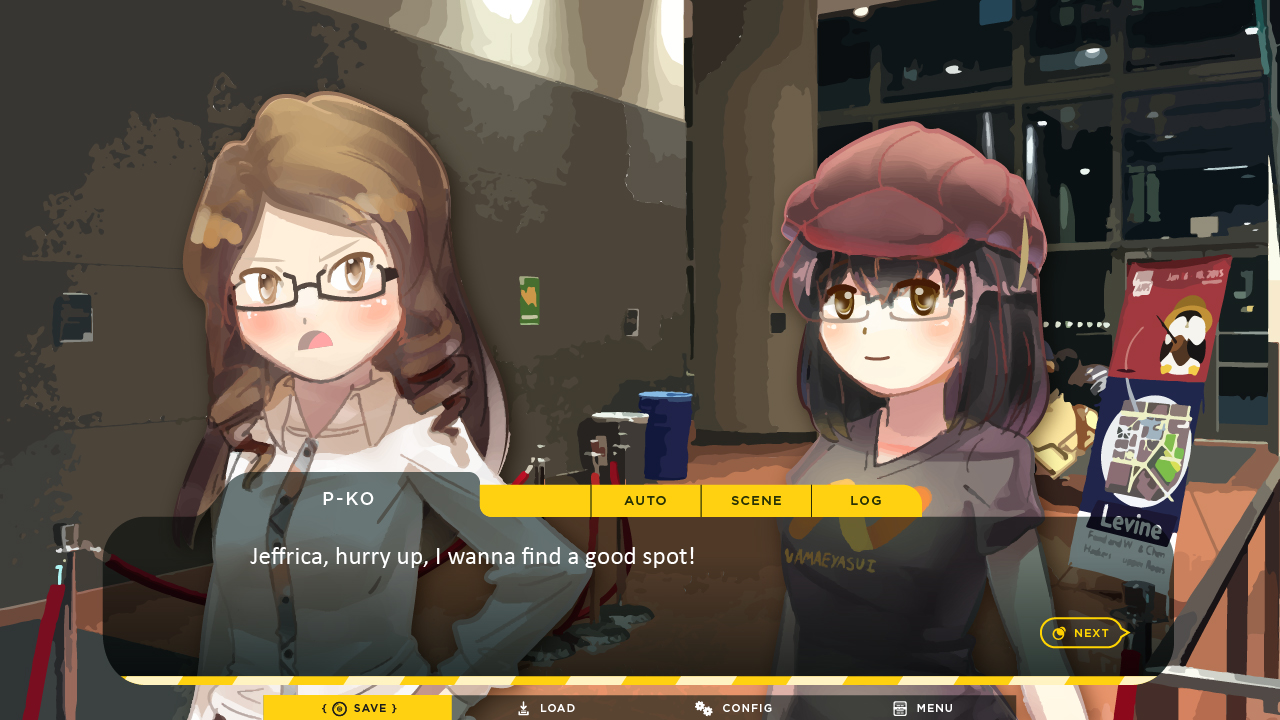1280x720 pixels.
Task: Open the SCENE option
Action: point(756,500)
